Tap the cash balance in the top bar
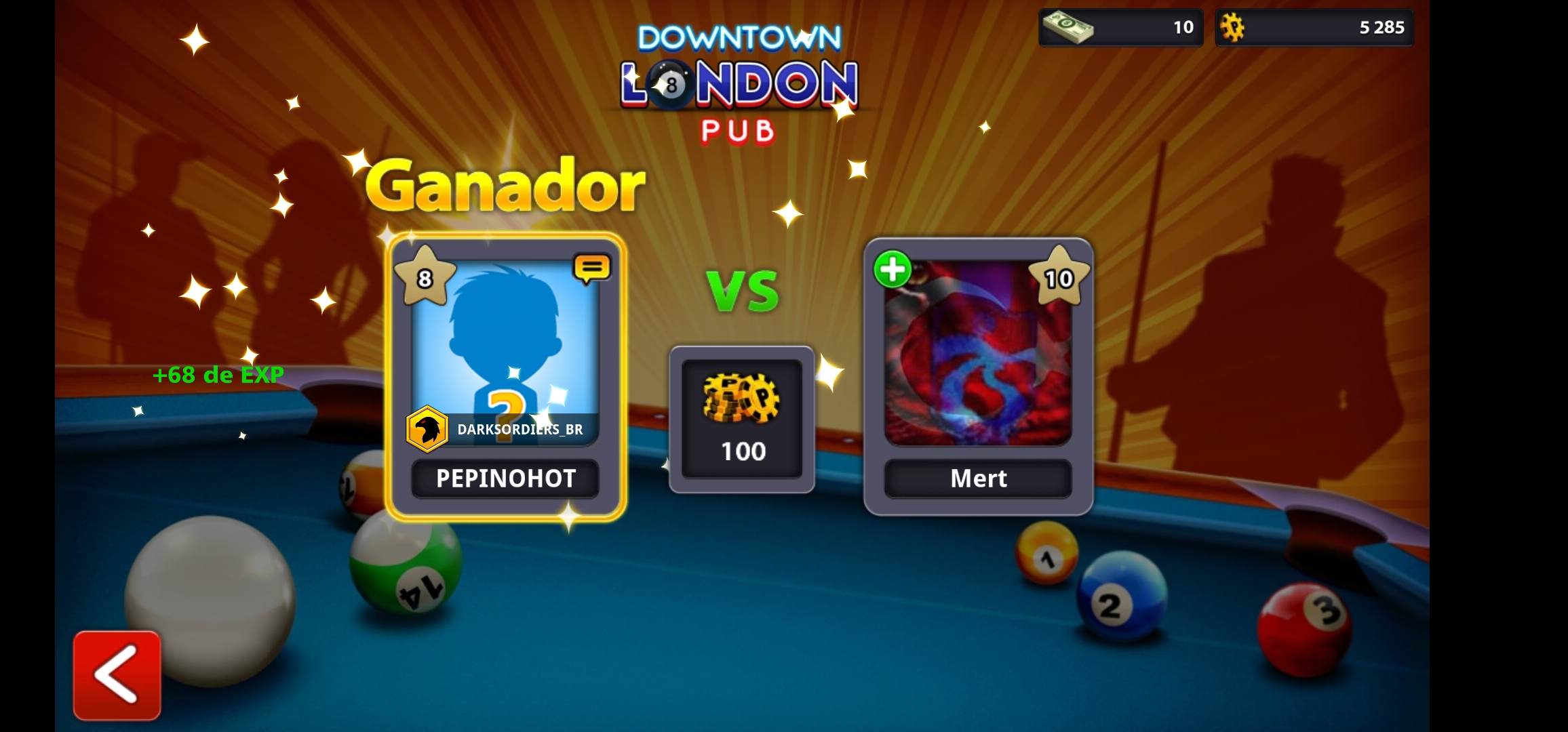The height and width of the screenshot is (732, 1568). pos(1120,28)
